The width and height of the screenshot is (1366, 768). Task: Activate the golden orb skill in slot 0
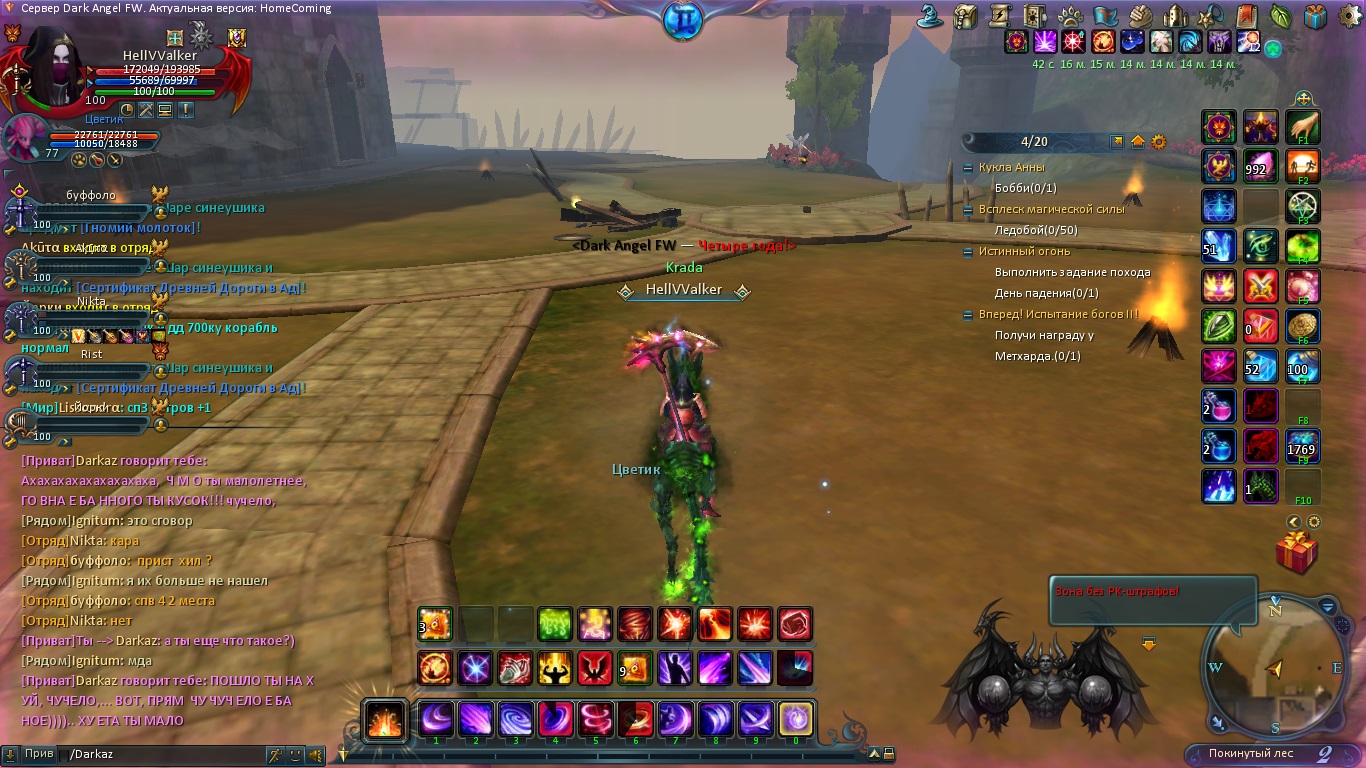point(796,719)
